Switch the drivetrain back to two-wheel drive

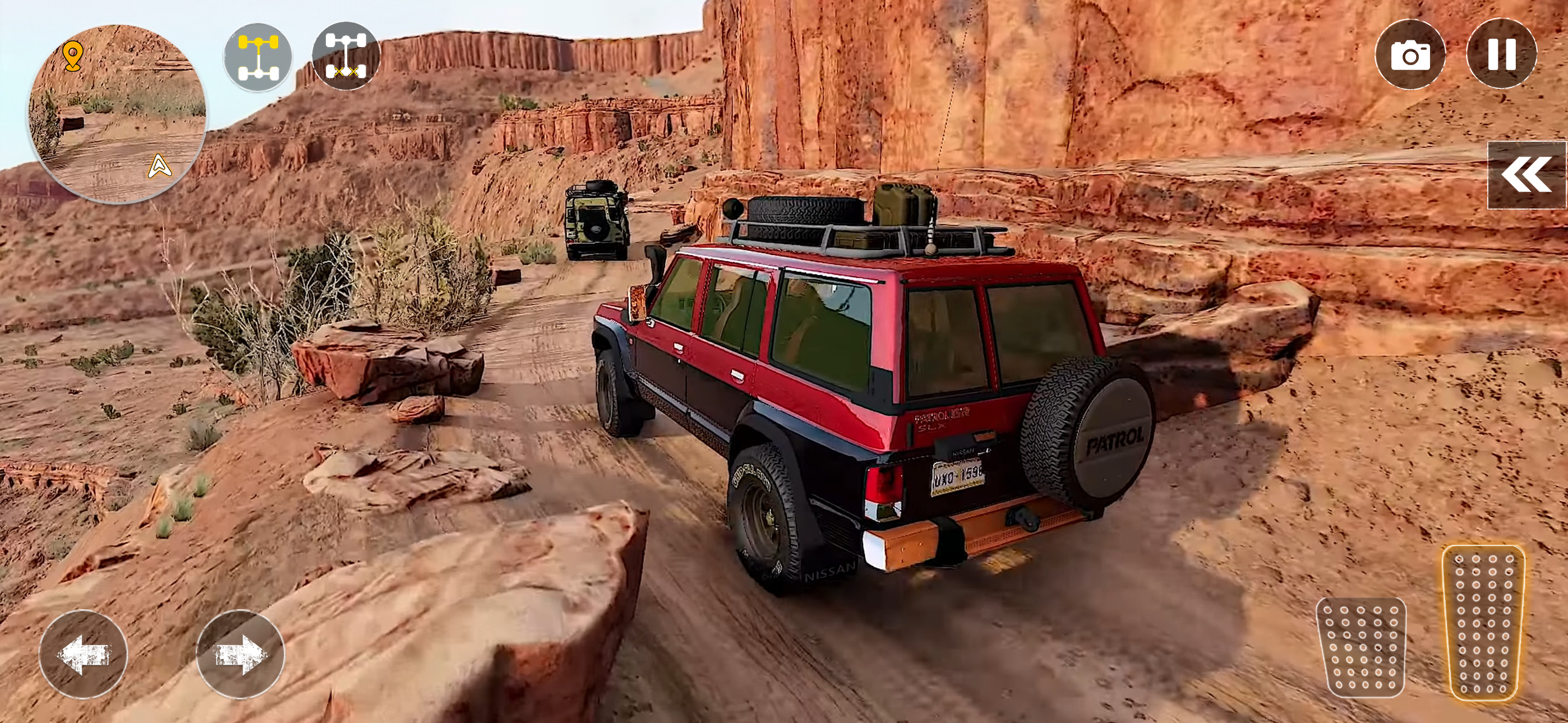[x=257, y=56]
